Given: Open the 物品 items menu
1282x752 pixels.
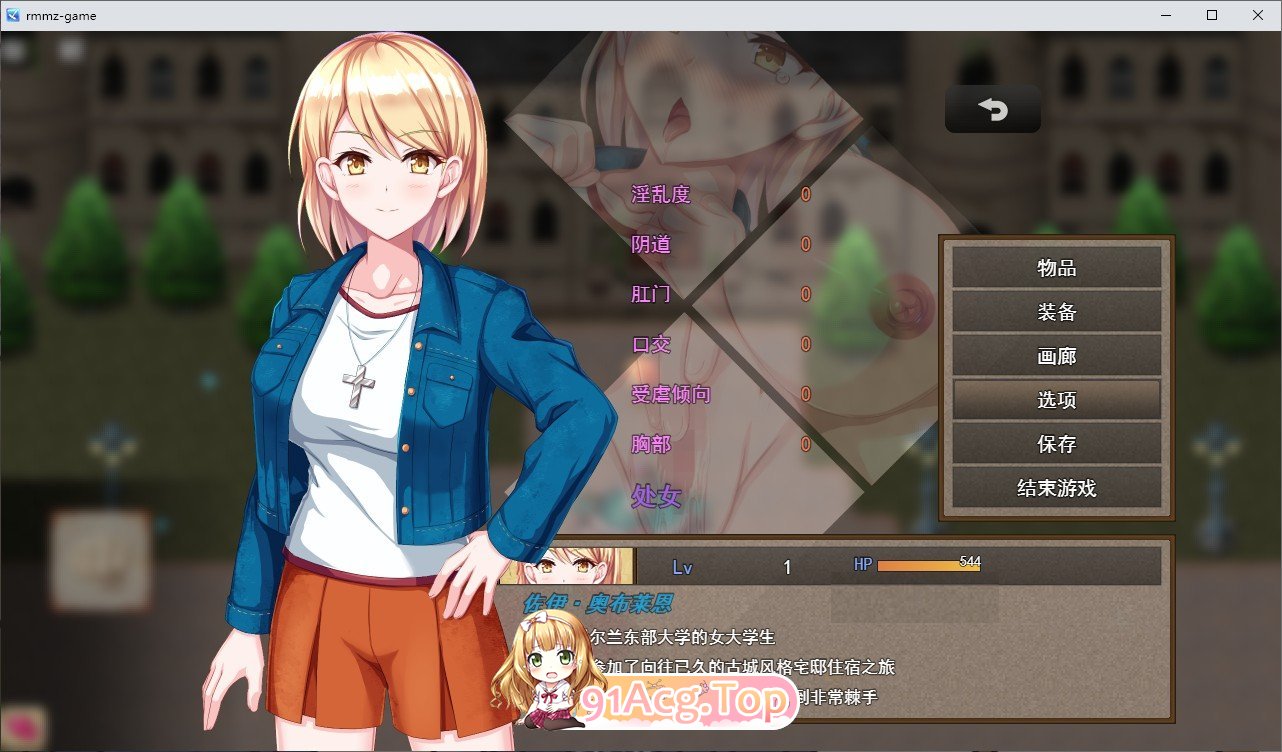Looking at the screenshot, I should point(1056,268).
